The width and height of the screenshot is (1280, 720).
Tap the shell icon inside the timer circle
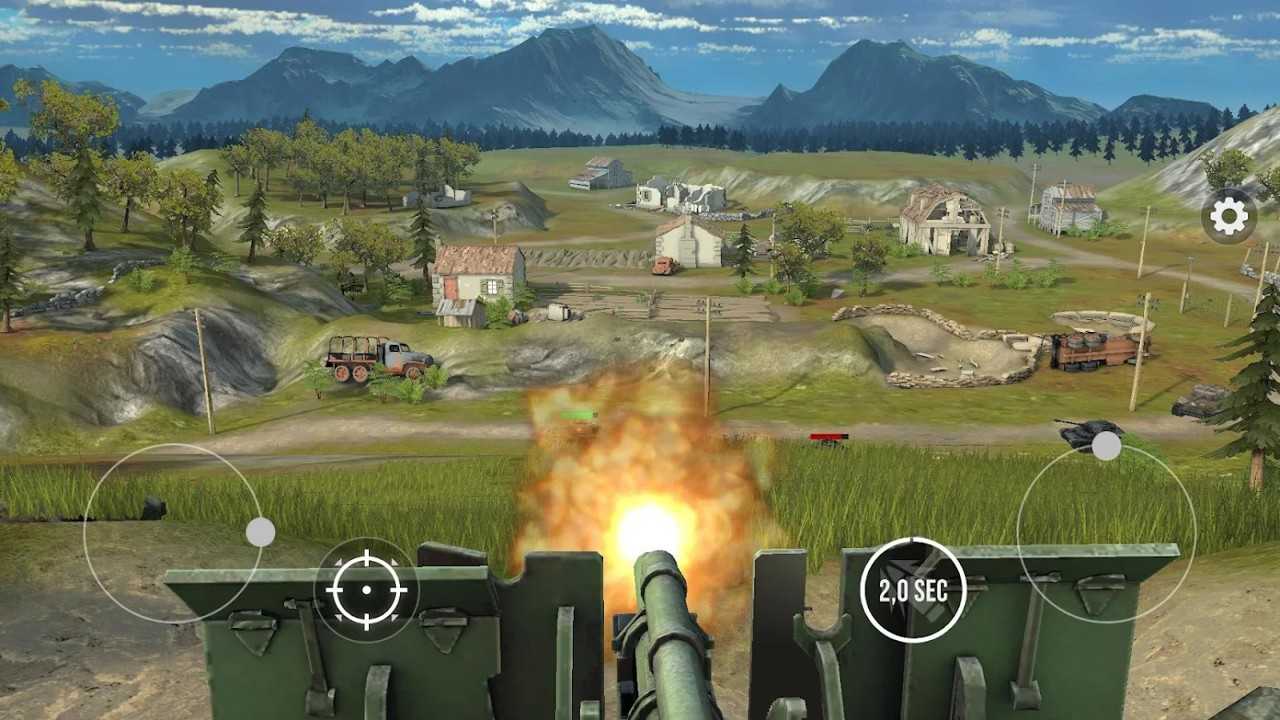pyautogui.click(x=913, y=589)
